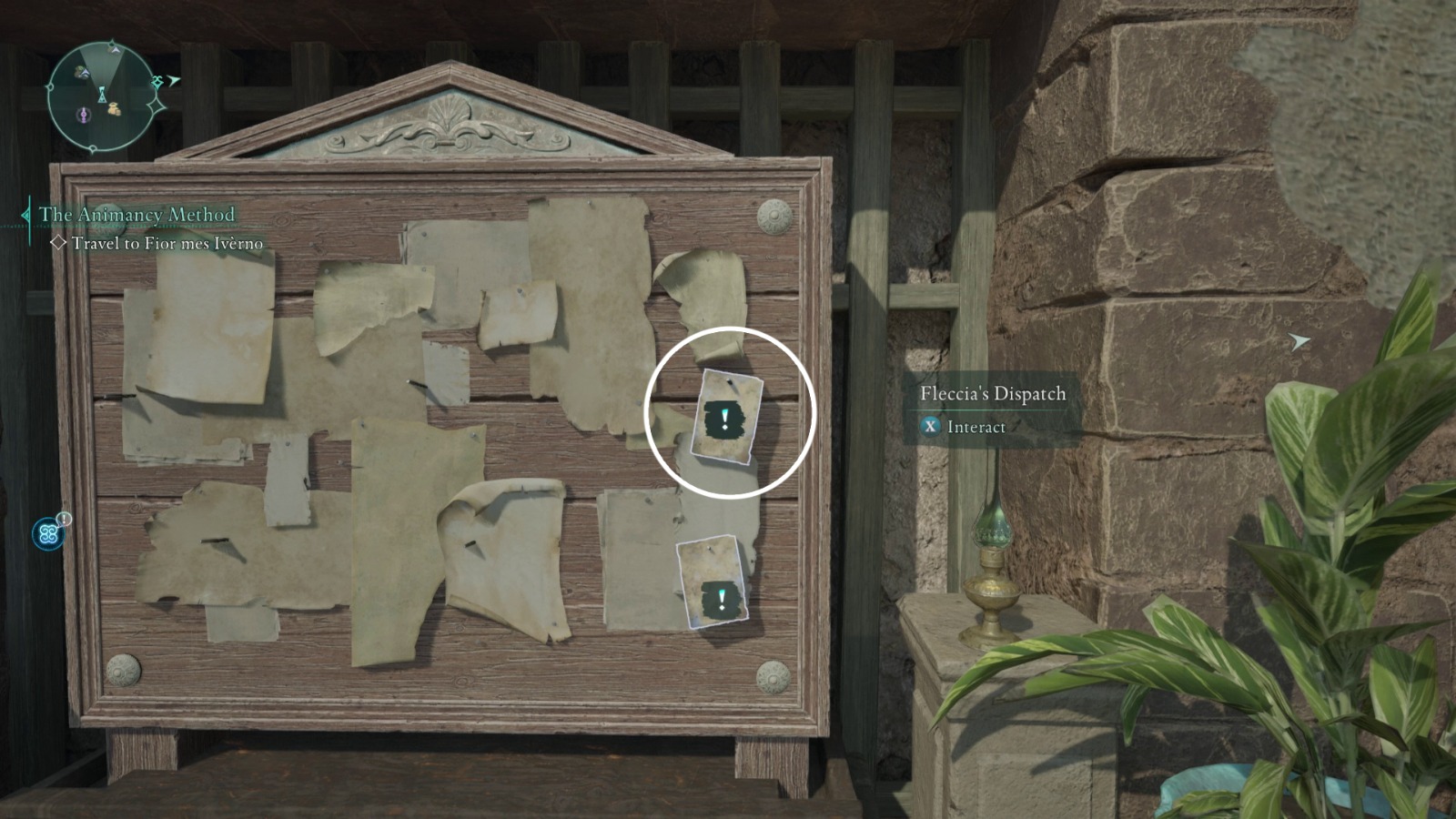Click the compass point atop the minimap
The height and width of the screenshot is (819, 1456).
[x=112, y=41]
